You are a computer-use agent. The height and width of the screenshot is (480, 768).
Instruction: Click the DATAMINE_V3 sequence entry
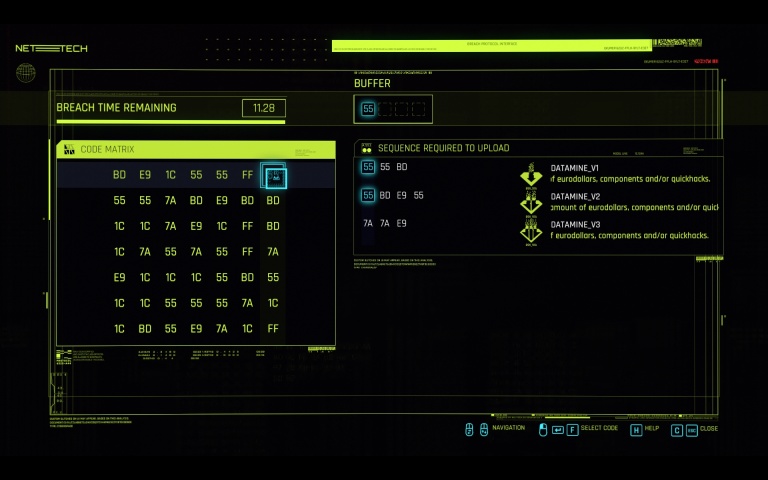pyautogui.click(x=588, y=224)
